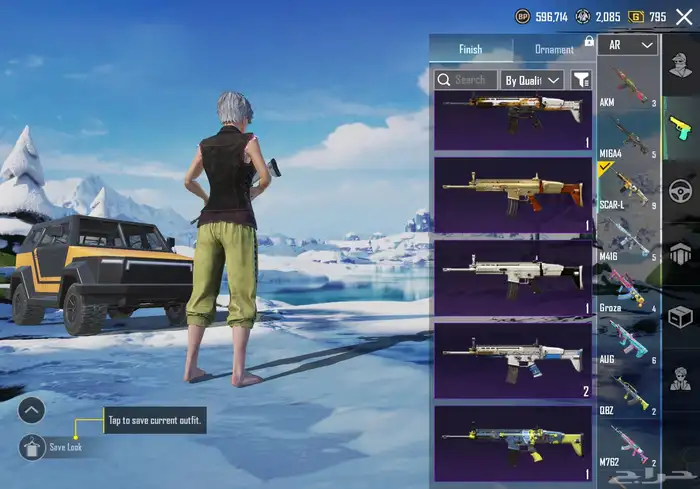Select the QBZ weapon entry
Viewport: 700px width, 489px height.
628,392
